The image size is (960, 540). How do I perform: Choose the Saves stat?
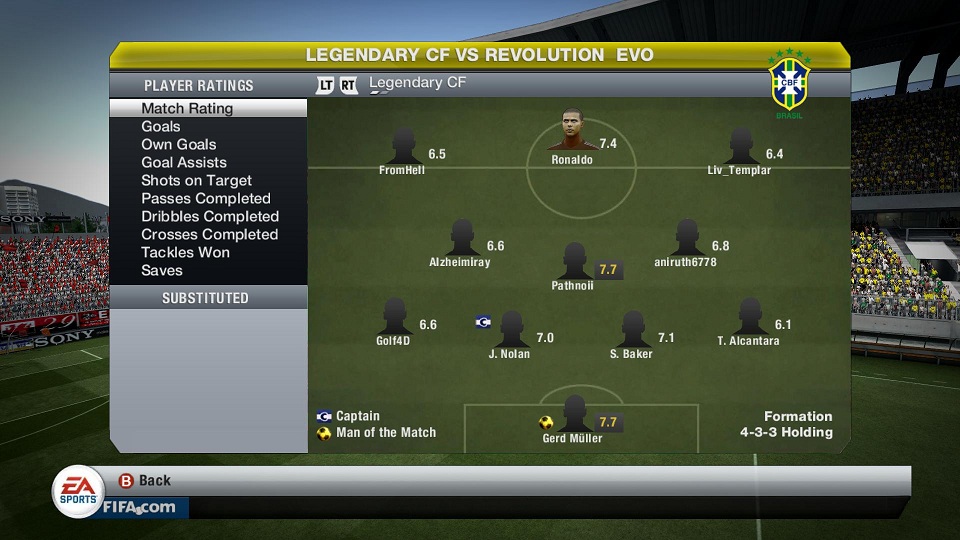point(162,270)
